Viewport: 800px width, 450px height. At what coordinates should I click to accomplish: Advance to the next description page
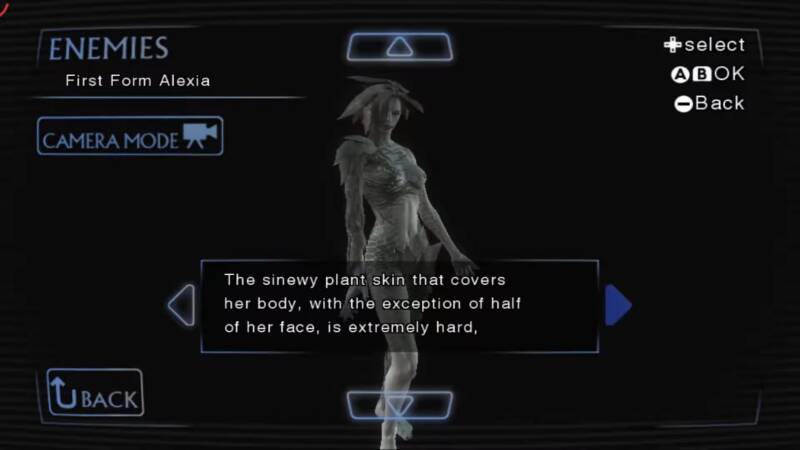pyautogui.click(x=618, y=306)
